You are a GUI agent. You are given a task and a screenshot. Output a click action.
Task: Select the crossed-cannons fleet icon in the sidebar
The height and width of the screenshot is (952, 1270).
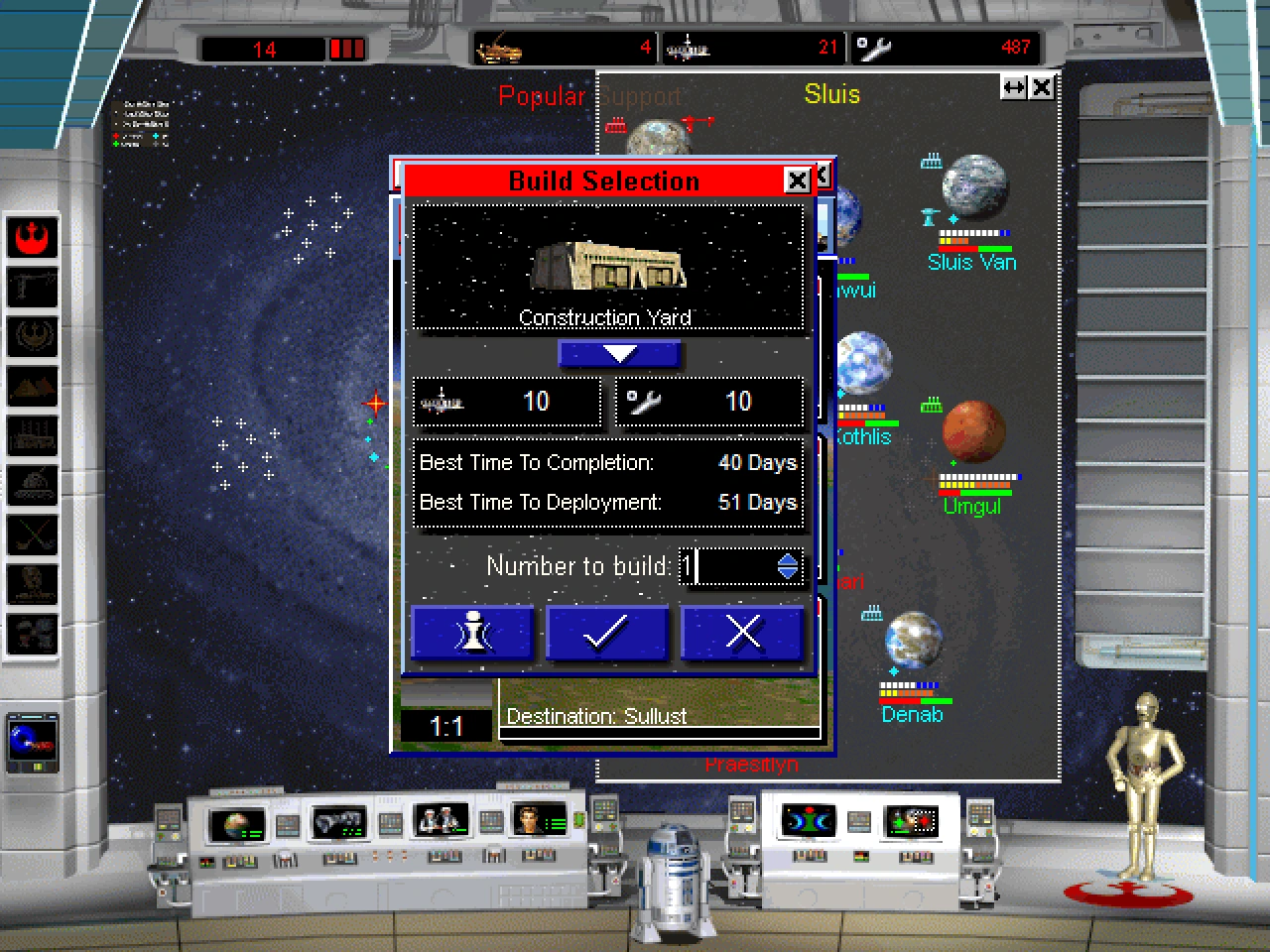point(33,536)
